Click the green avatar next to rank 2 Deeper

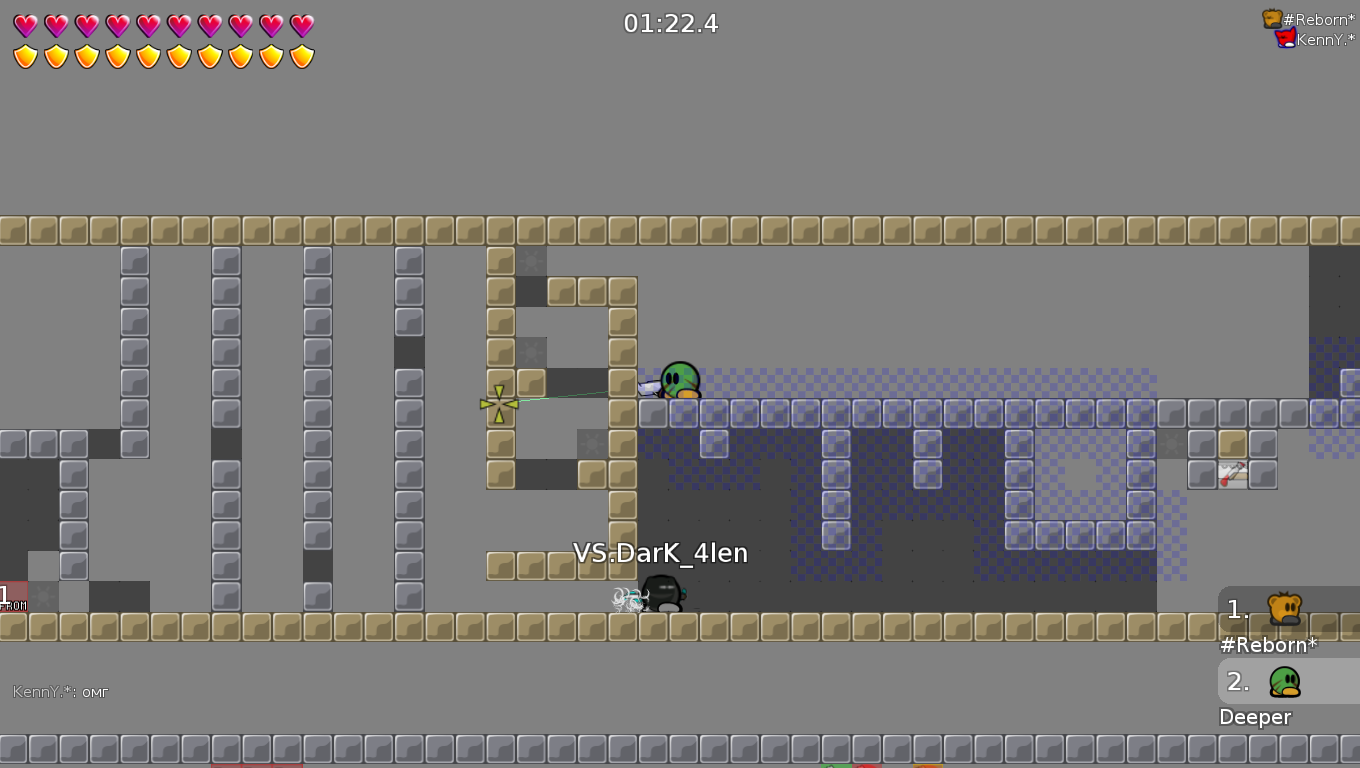tap(1286, 682)
